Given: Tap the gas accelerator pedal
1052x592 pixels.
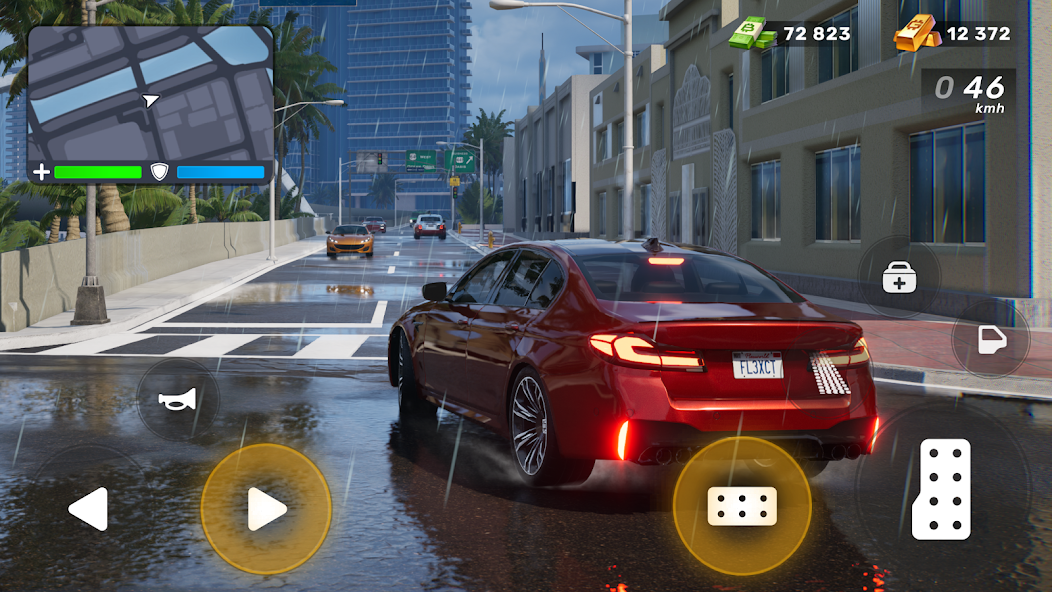Looking at the screenshot, I should pyautogui.click(x=942, y=488).
